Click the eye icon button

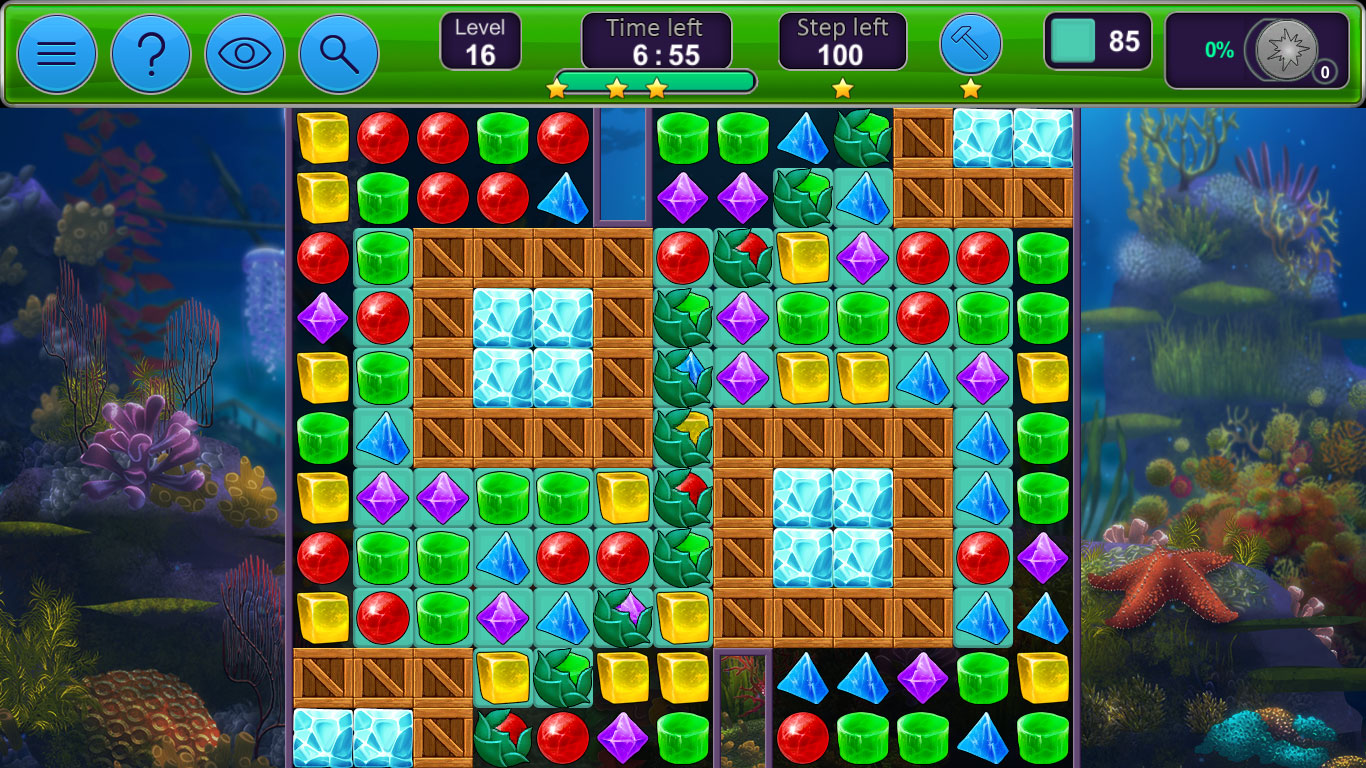[245, 54]
